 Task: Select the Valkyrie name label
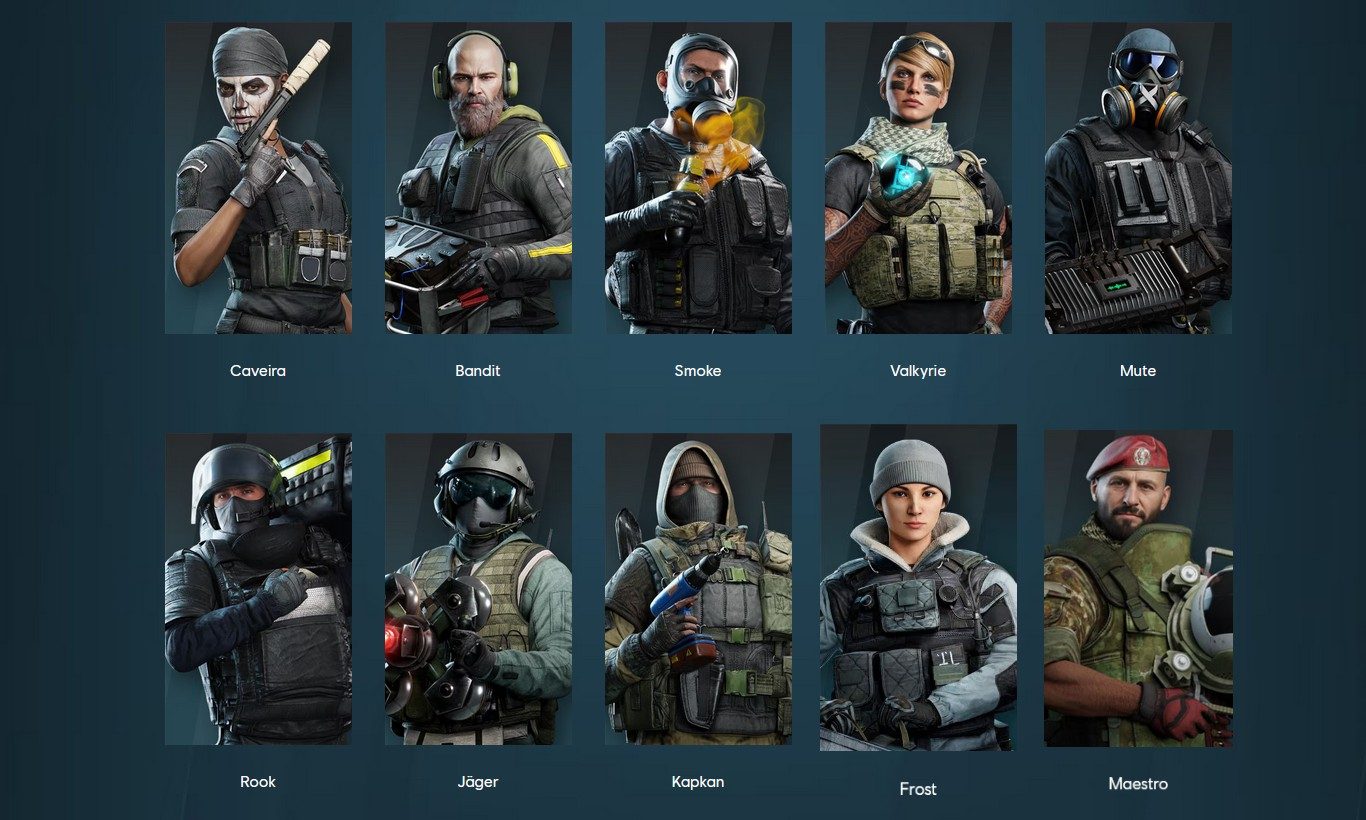[918, 370]
